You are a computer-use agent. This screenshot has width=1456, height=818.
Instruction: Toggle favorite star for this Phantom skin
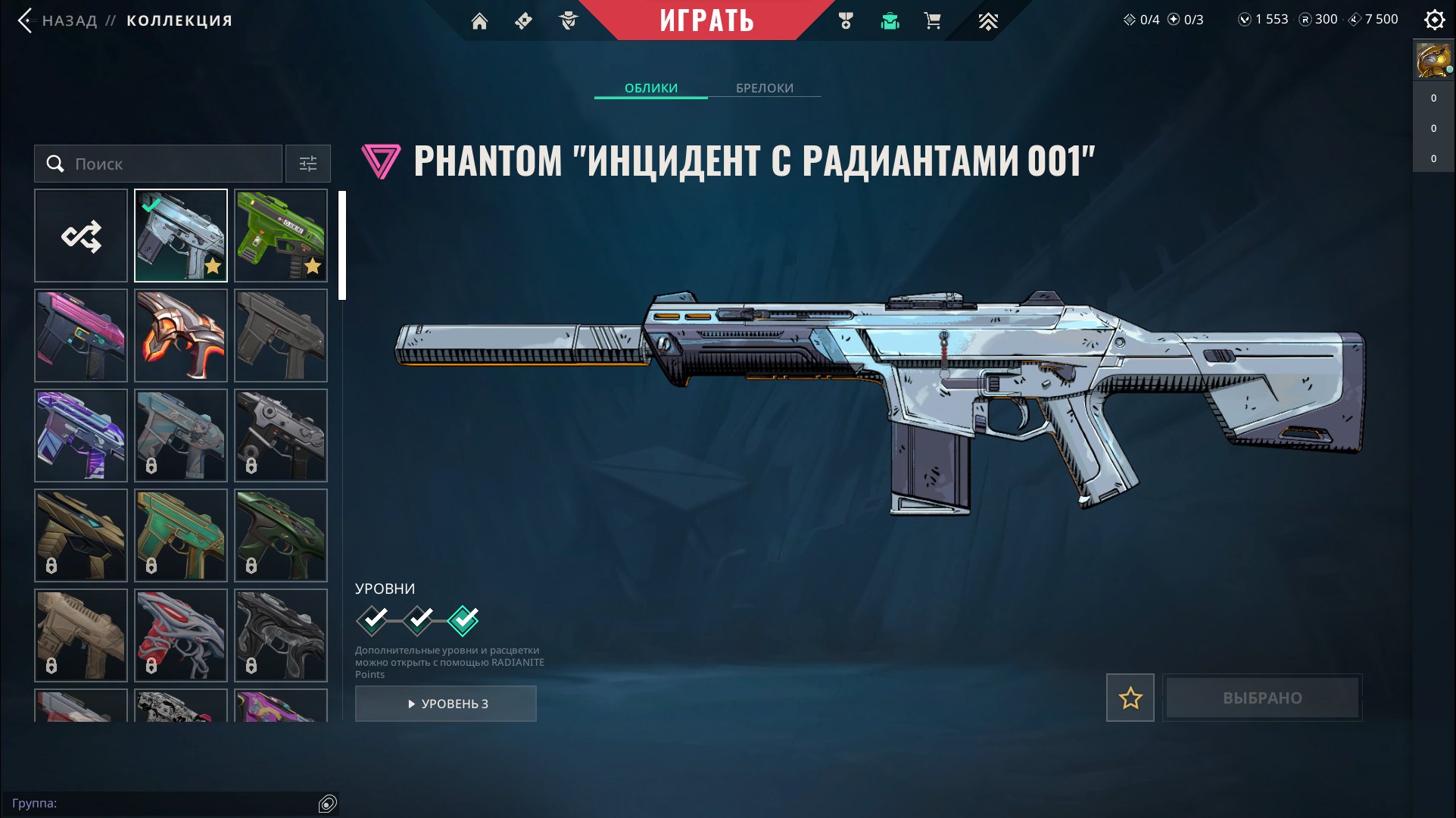tap(1130, 698)
